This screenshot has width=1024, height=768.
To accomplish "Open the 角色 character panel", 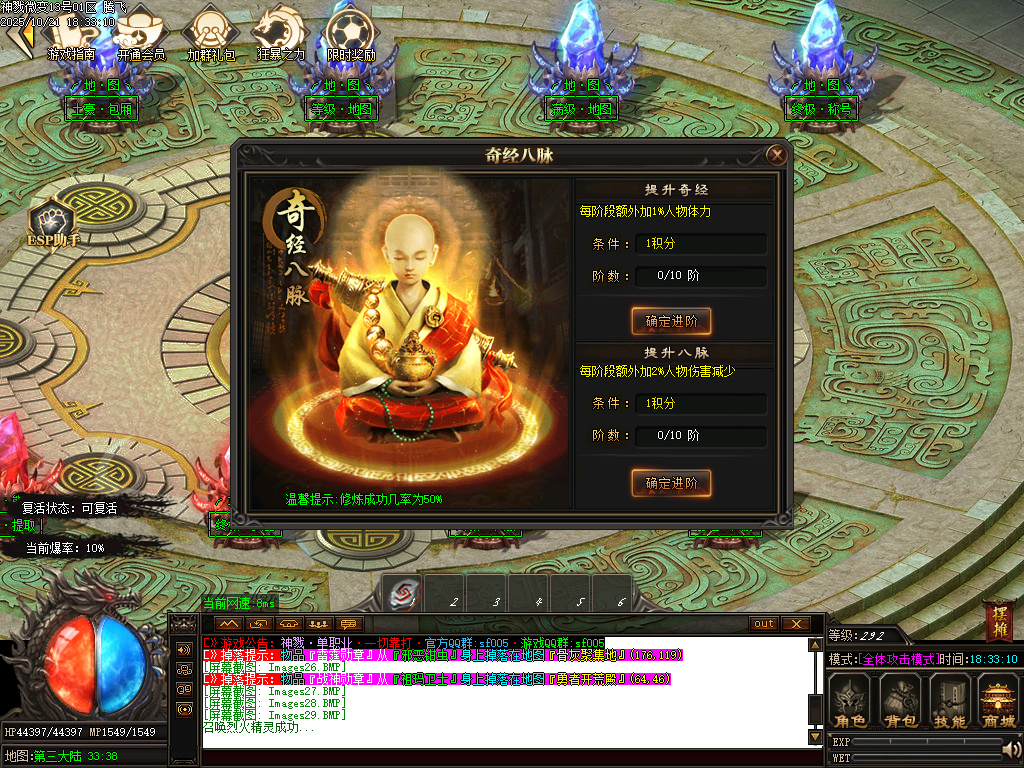I will tap(851, 701).
